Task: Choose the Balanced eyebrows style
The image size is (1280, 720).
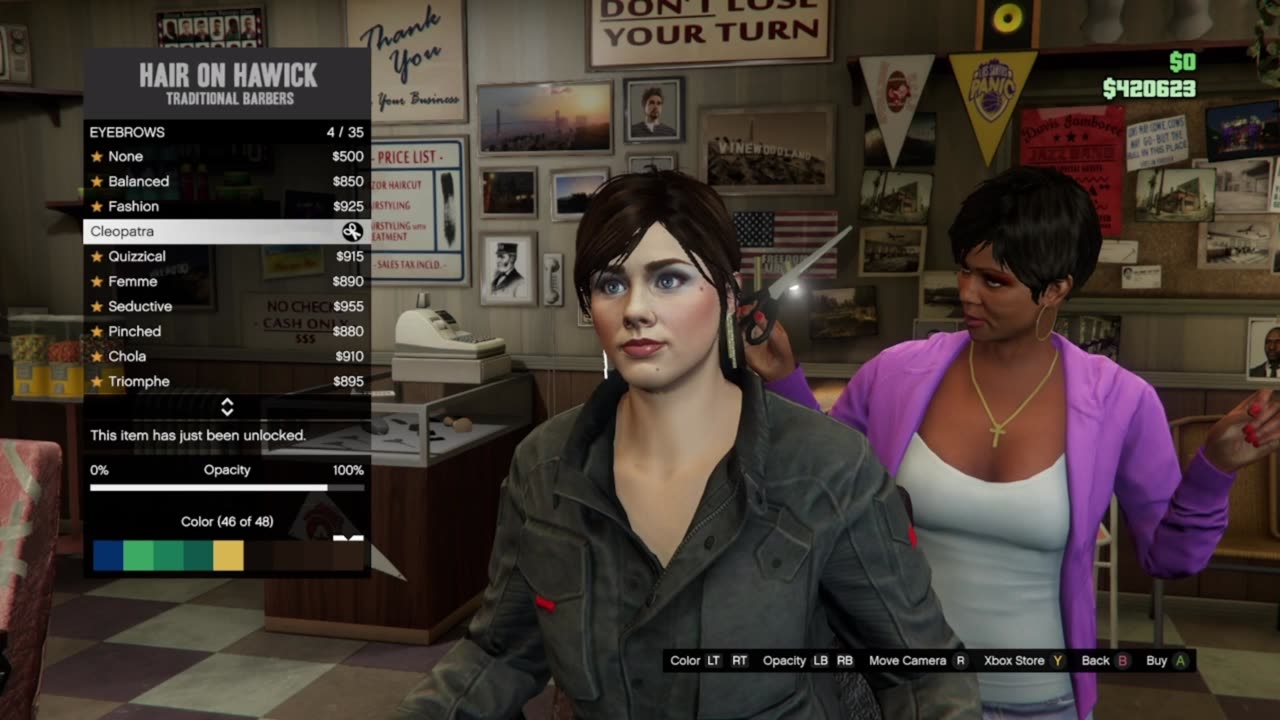Action: tap(226, 181)
